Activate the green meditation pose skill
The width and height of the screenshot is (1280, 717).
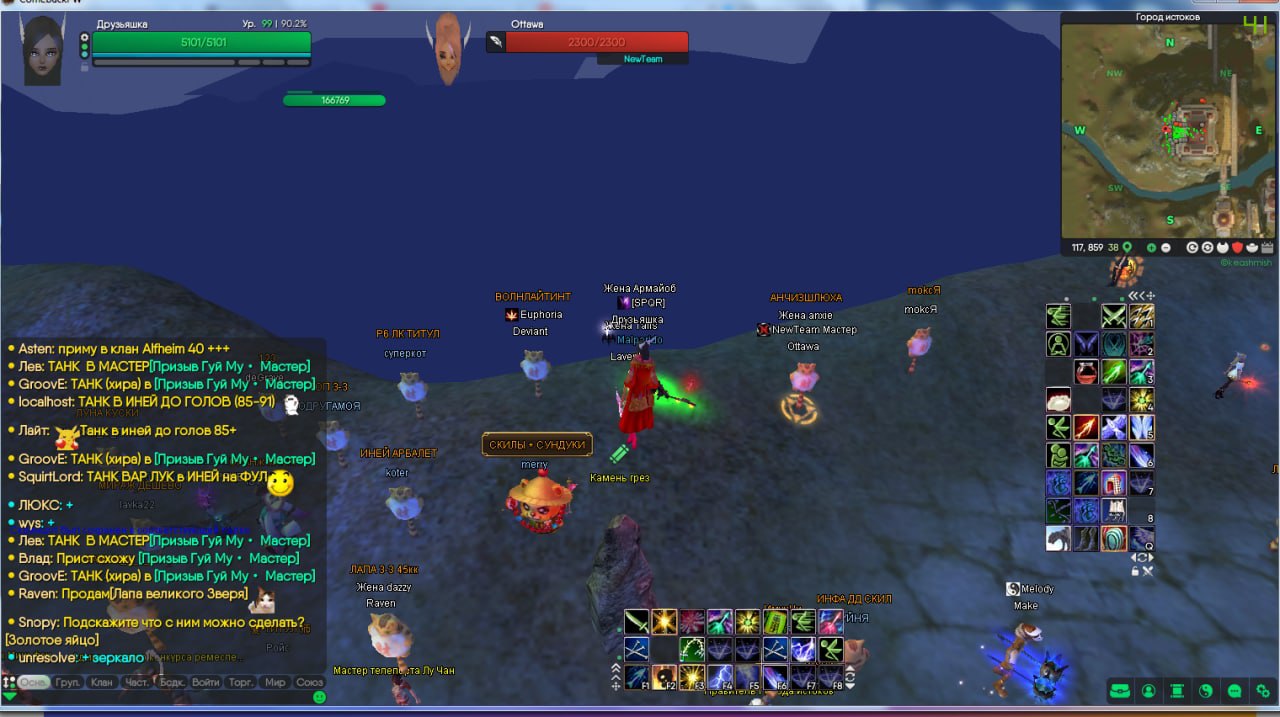coord(1058,344)
